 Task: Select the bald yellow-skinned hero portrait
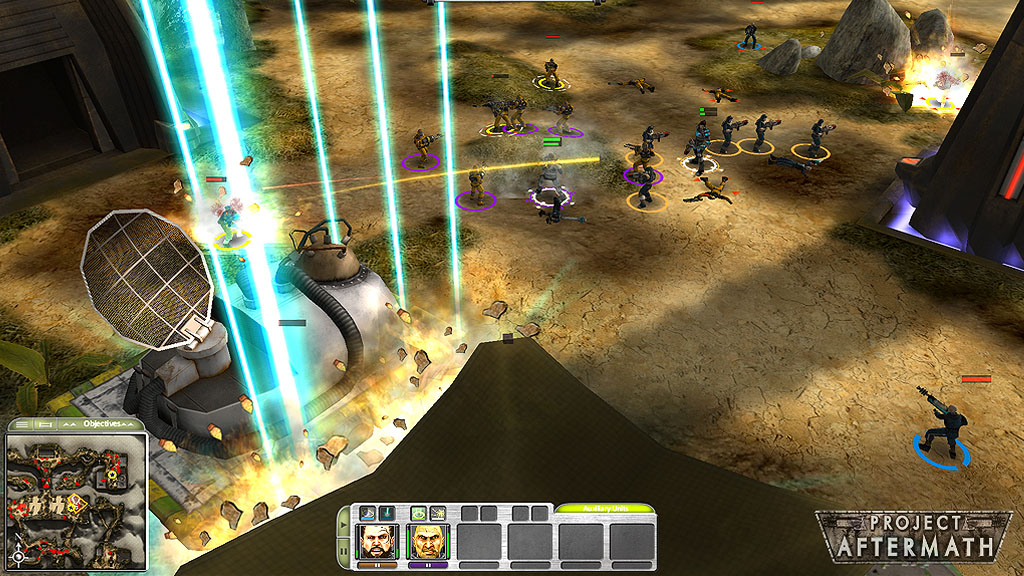pyautogui.click(x=428, y=542)
